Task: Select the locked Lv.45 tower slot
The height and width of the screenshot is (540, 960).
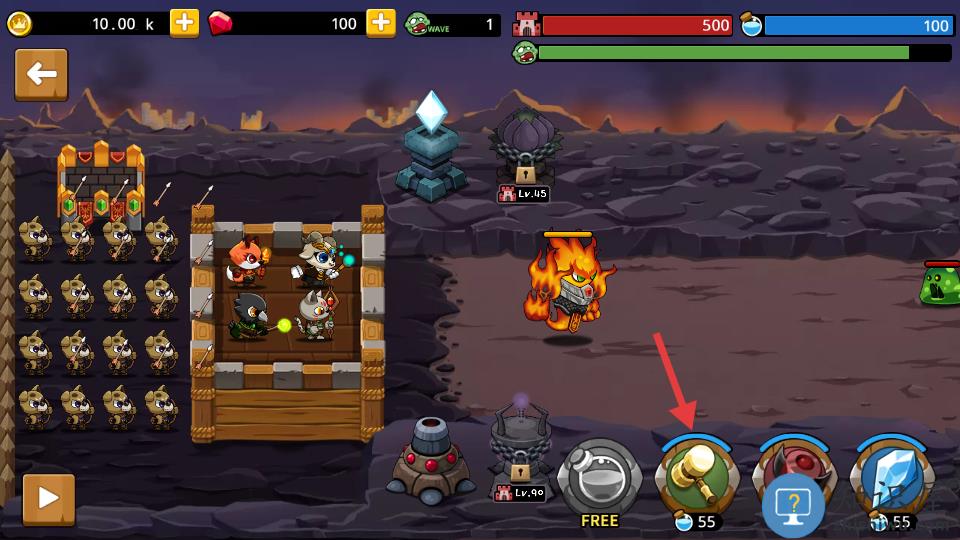Action: click(x=525, y=152)
